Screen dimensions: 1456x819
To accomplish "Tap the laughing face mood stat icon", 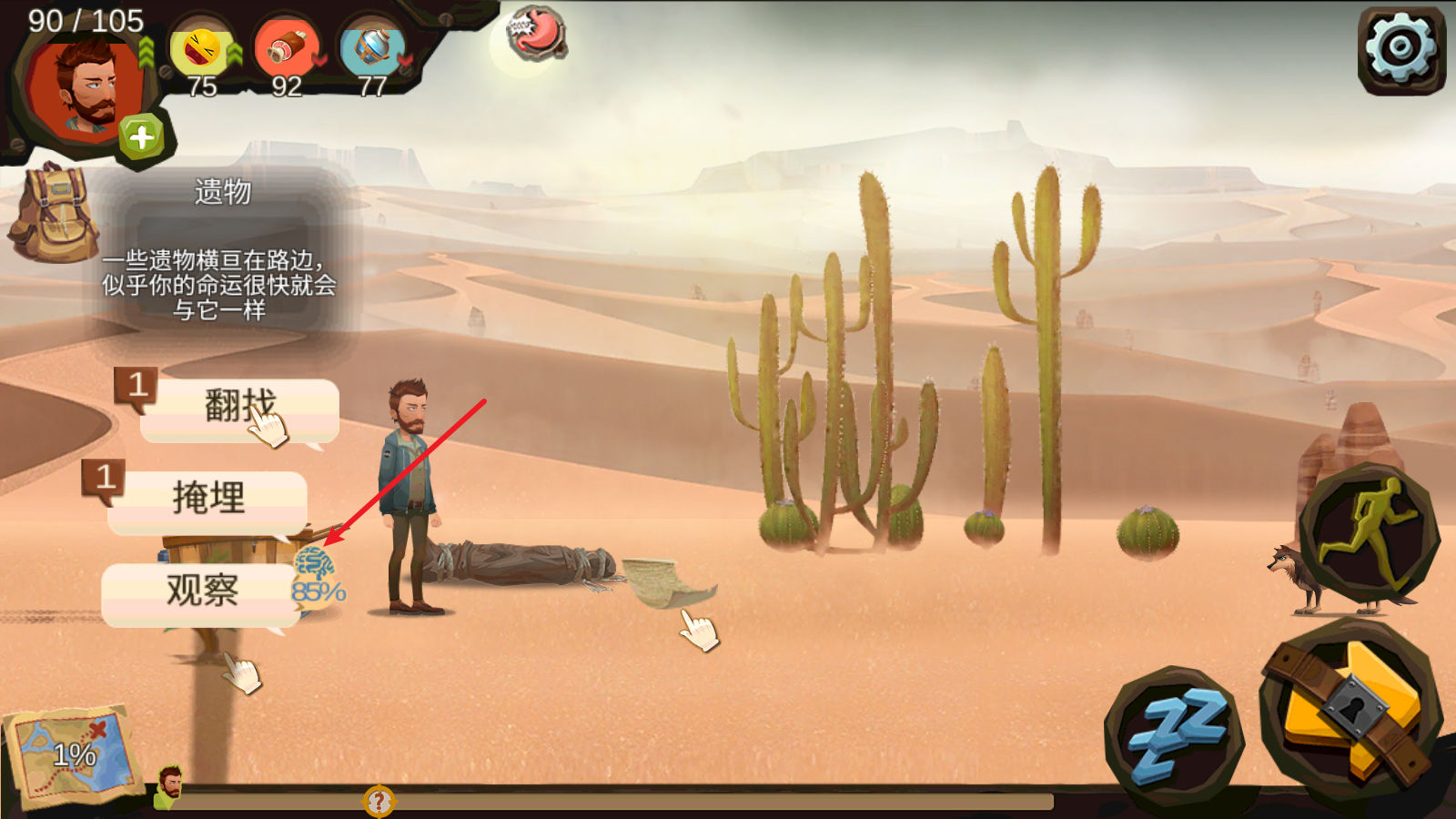I will point(201,51).
